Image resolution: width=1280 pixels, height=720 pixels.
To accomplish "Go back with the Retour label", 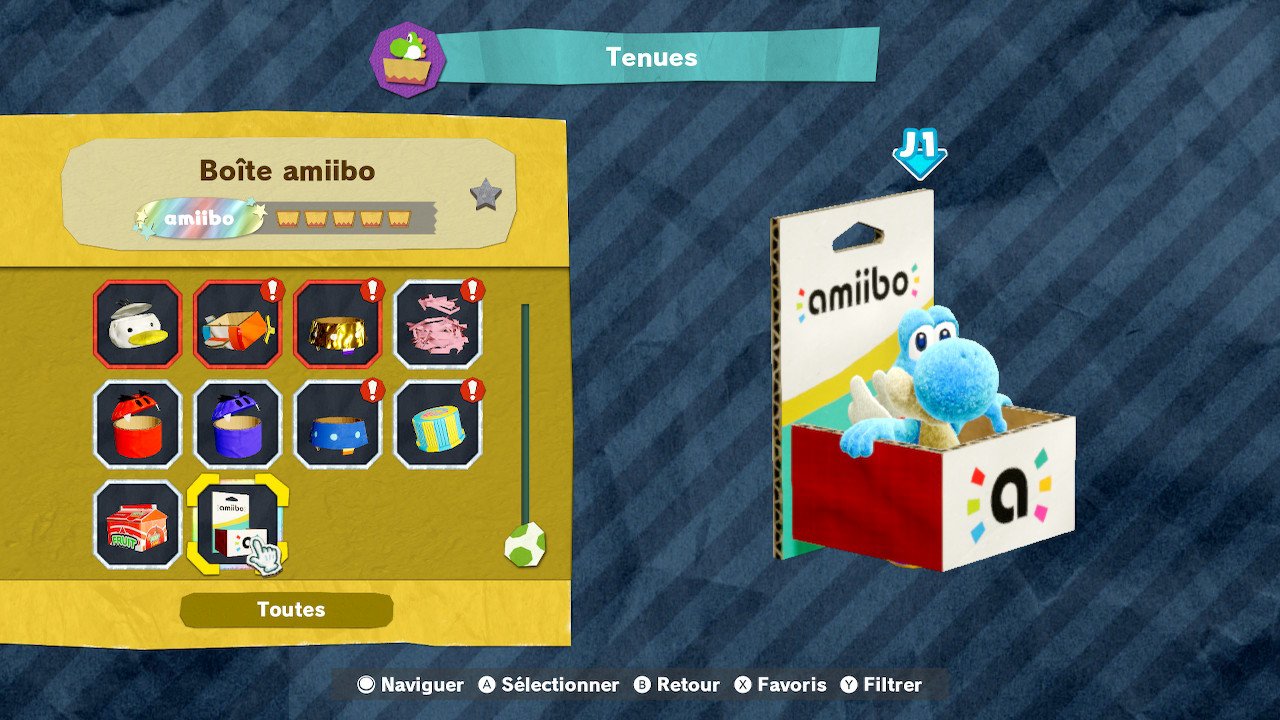I will (x=687, y=685).
